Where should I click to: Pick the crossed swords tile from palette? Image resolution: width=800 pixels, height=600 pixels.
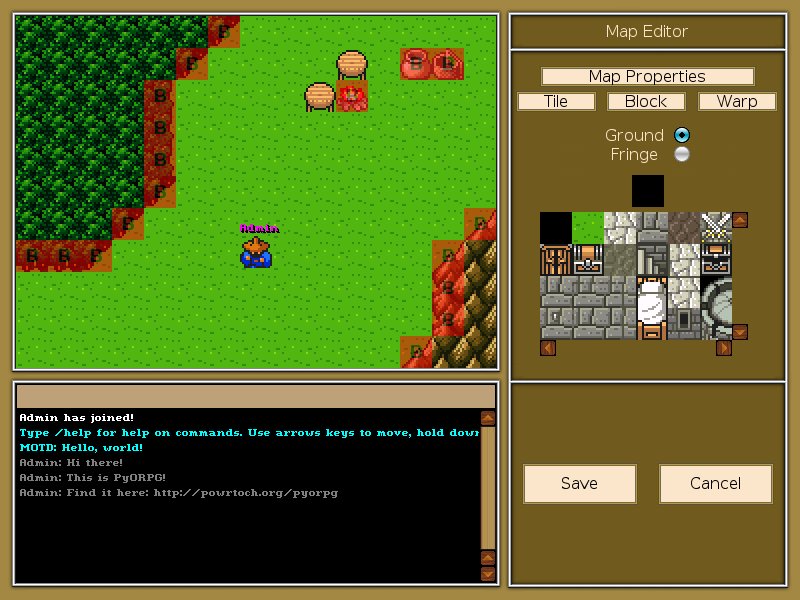716,227
